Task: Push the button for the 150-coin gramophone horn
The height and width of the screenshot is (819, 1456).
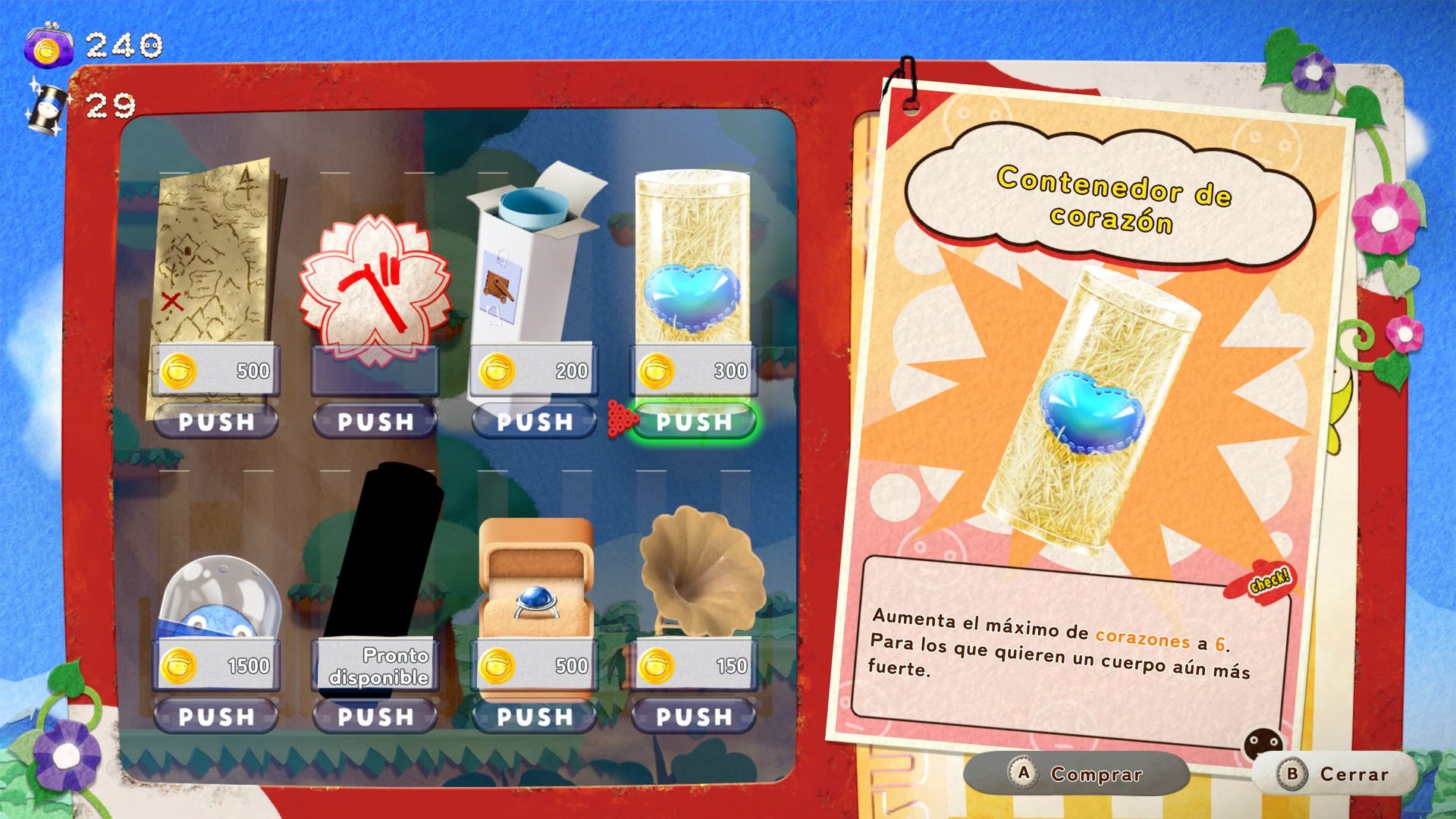Action: 694,717
